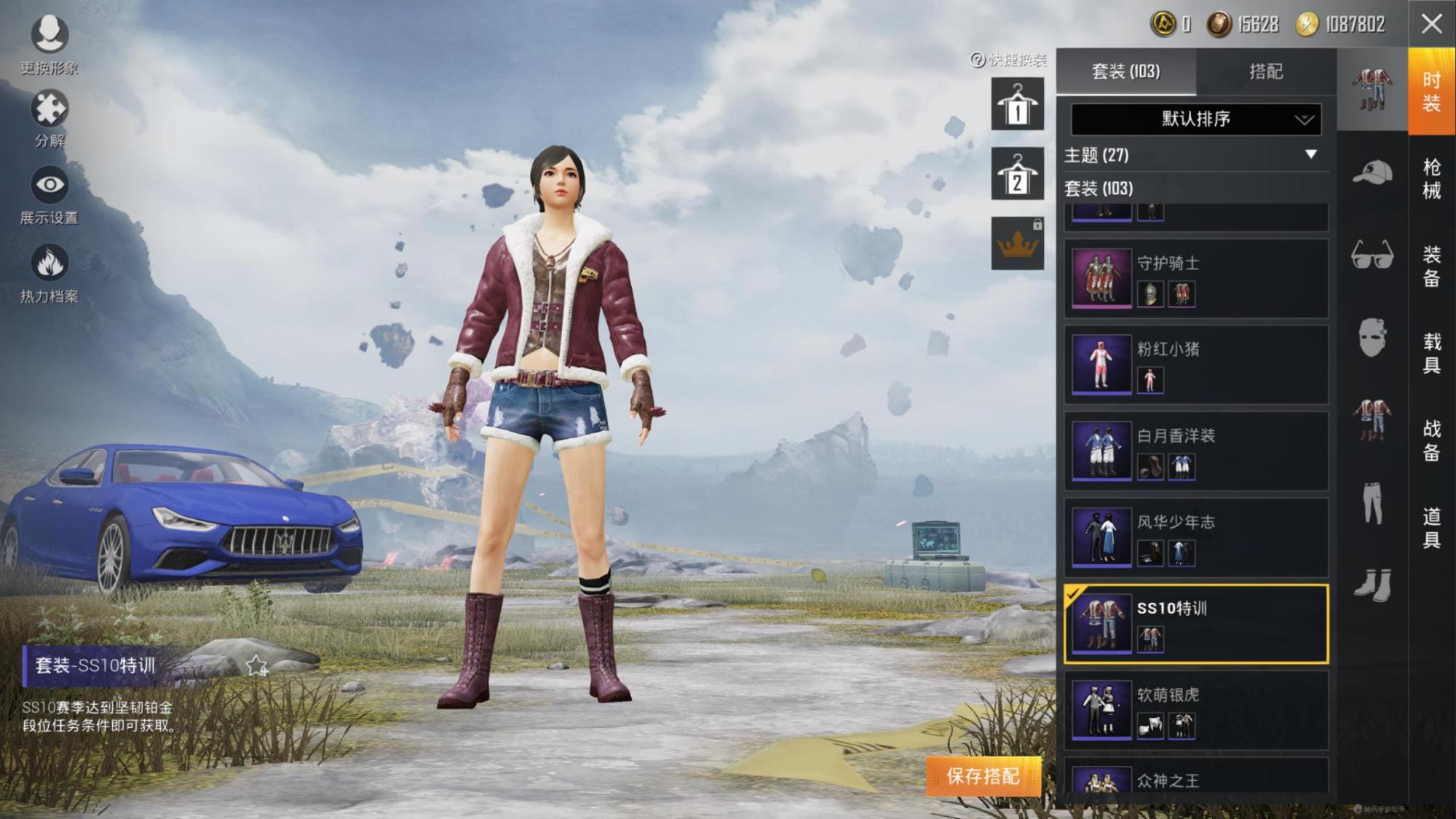The height and width of the screenshot is (819, 1456).
Task: Show the hat clothing subcategory
Action: [1372, 173]
